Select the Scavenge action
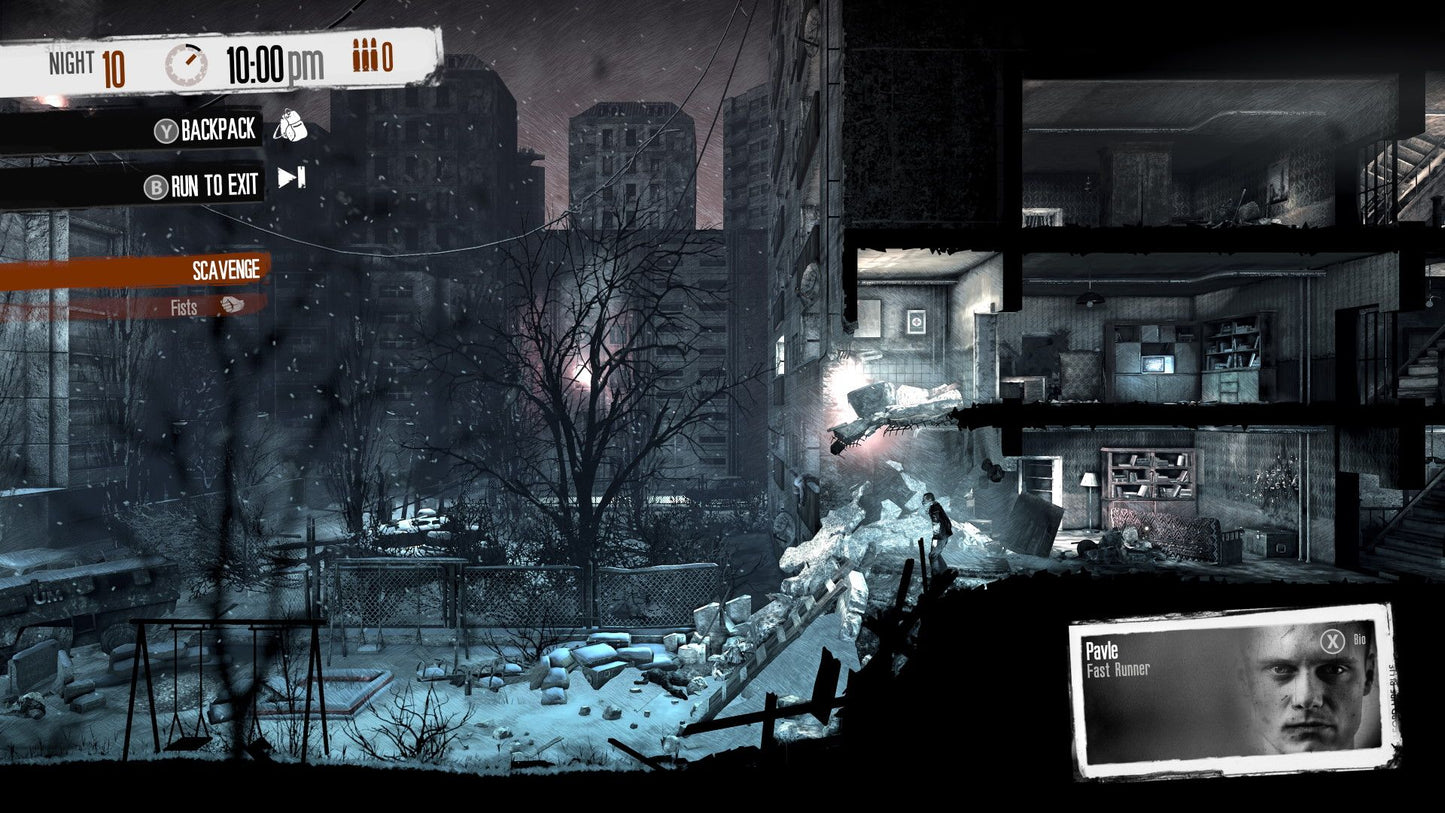This screenshot has width=1445, height=813. 225,269
